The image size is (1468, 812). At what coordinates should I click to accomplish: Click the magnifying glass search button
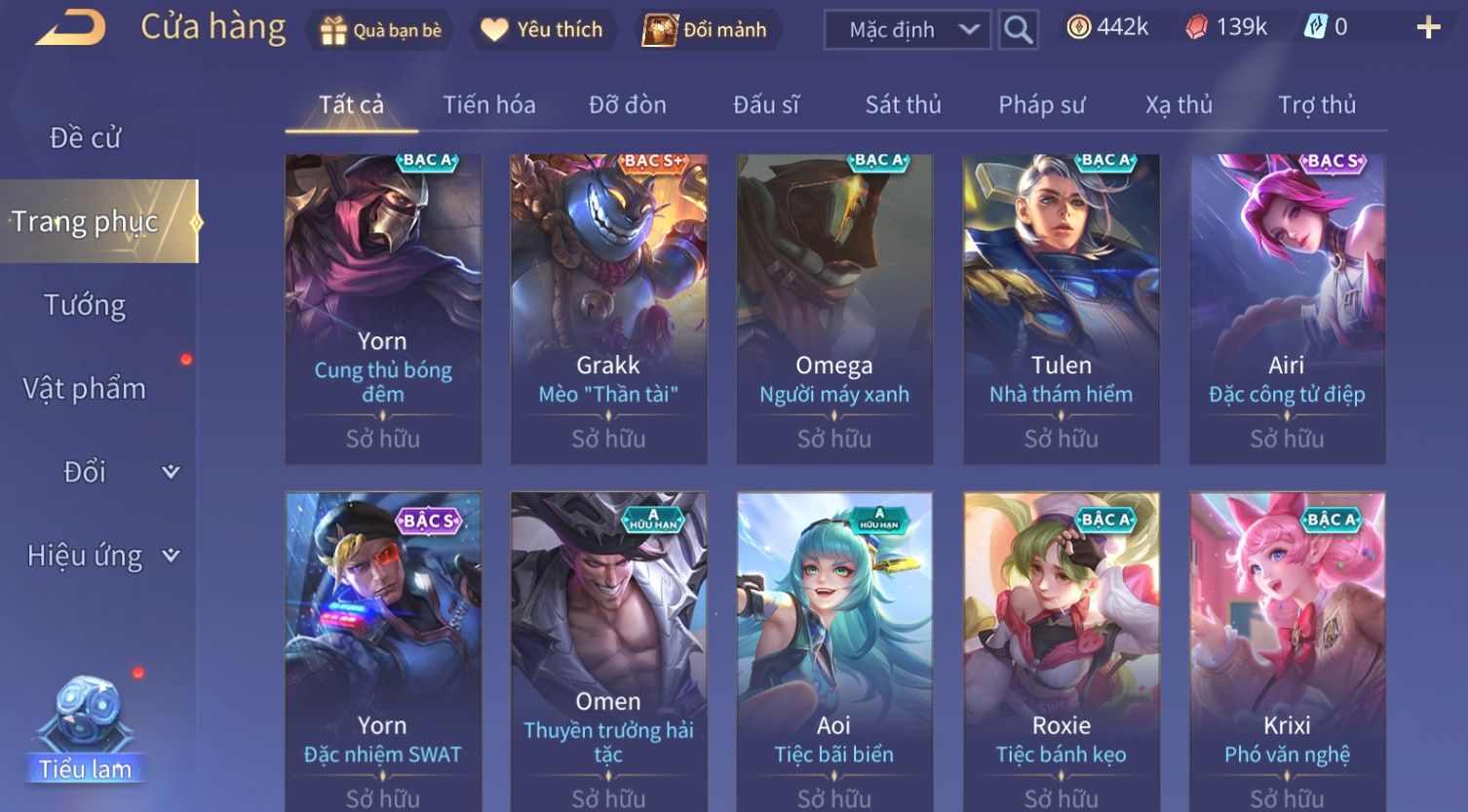[1018, 30]
